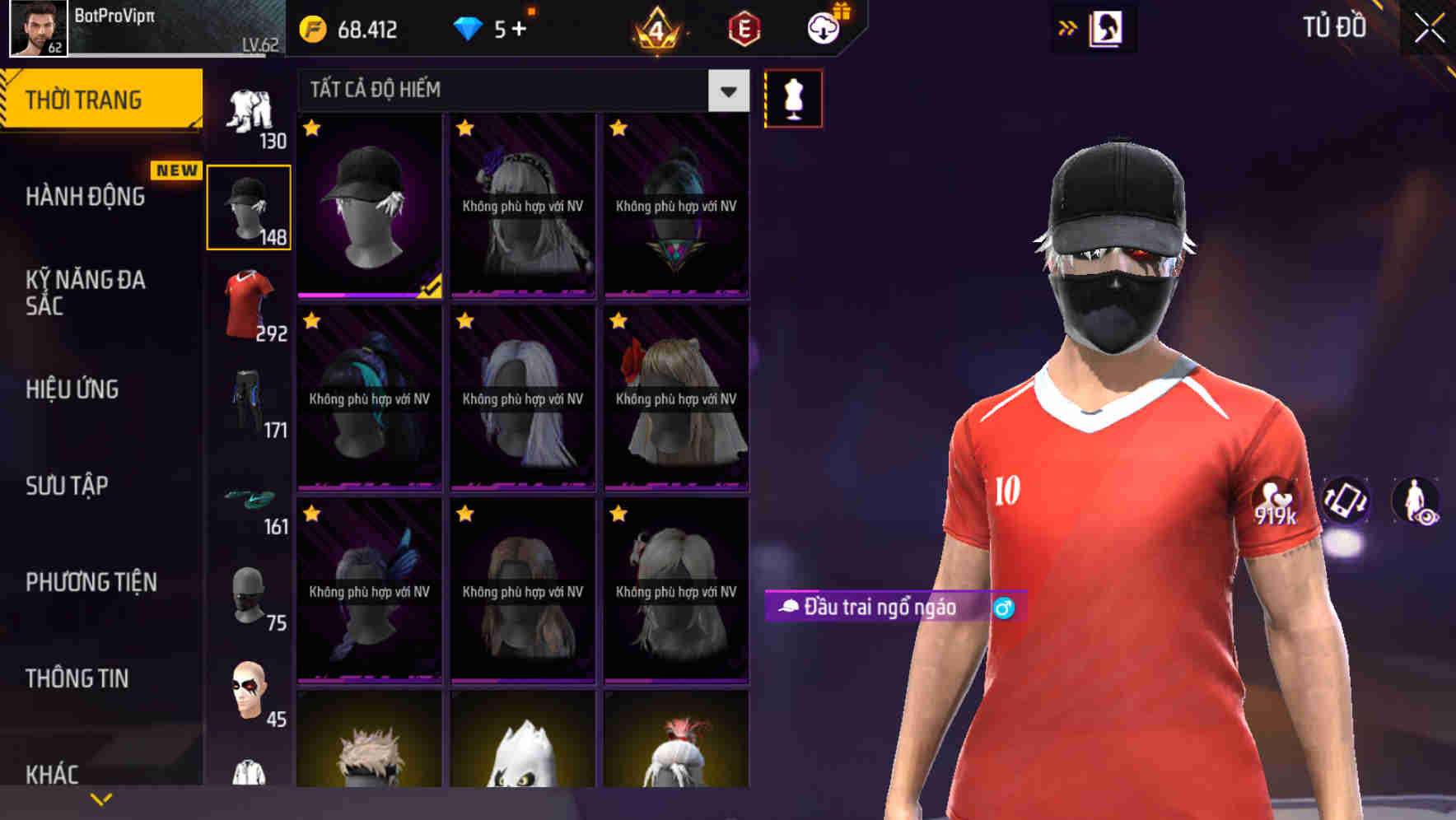1456x820 pixels.
Task: Select the pants category showing 171 items
Action: (249, 395)
